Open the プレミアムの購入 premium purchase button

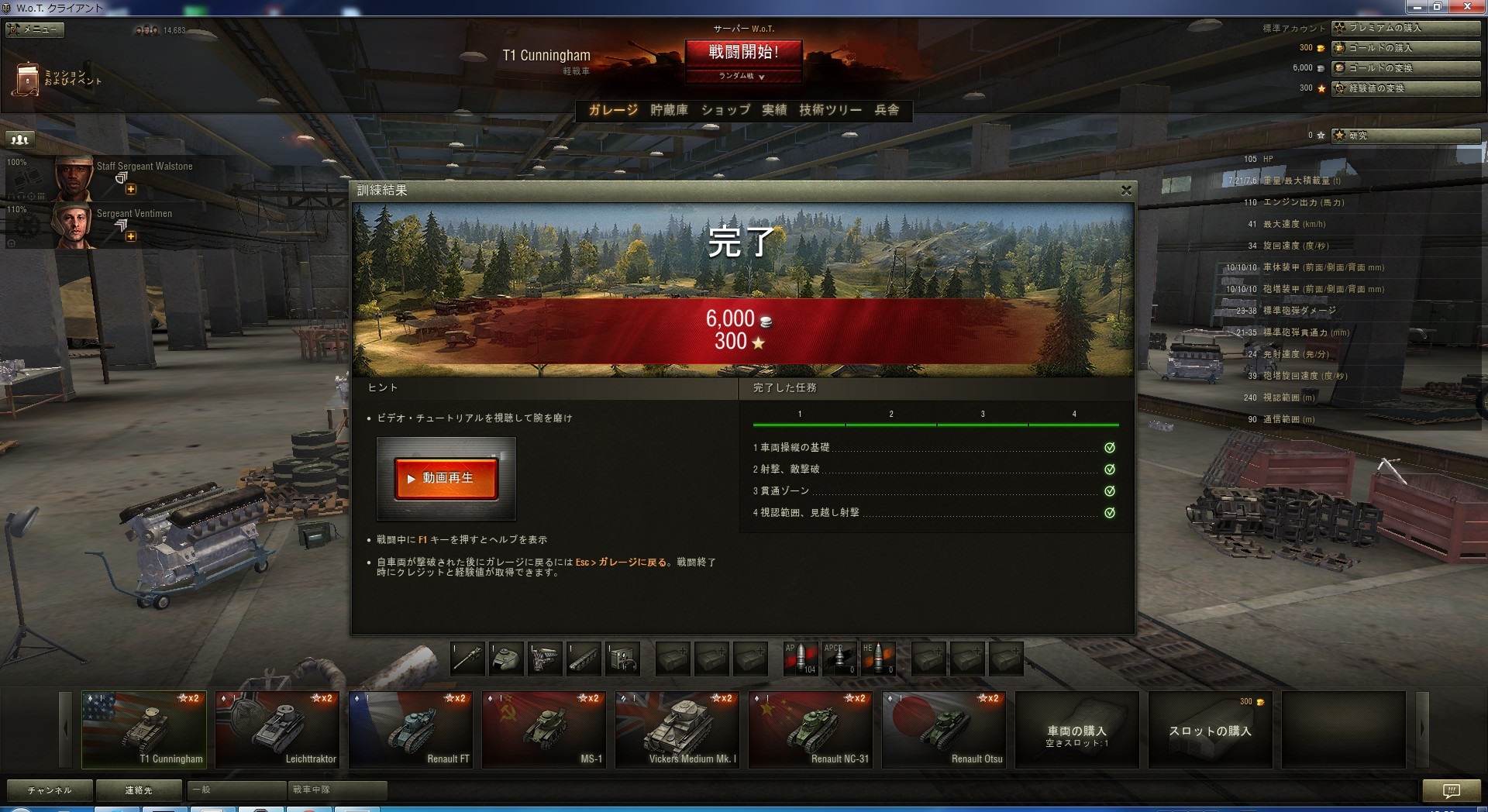pos(1405,28)
